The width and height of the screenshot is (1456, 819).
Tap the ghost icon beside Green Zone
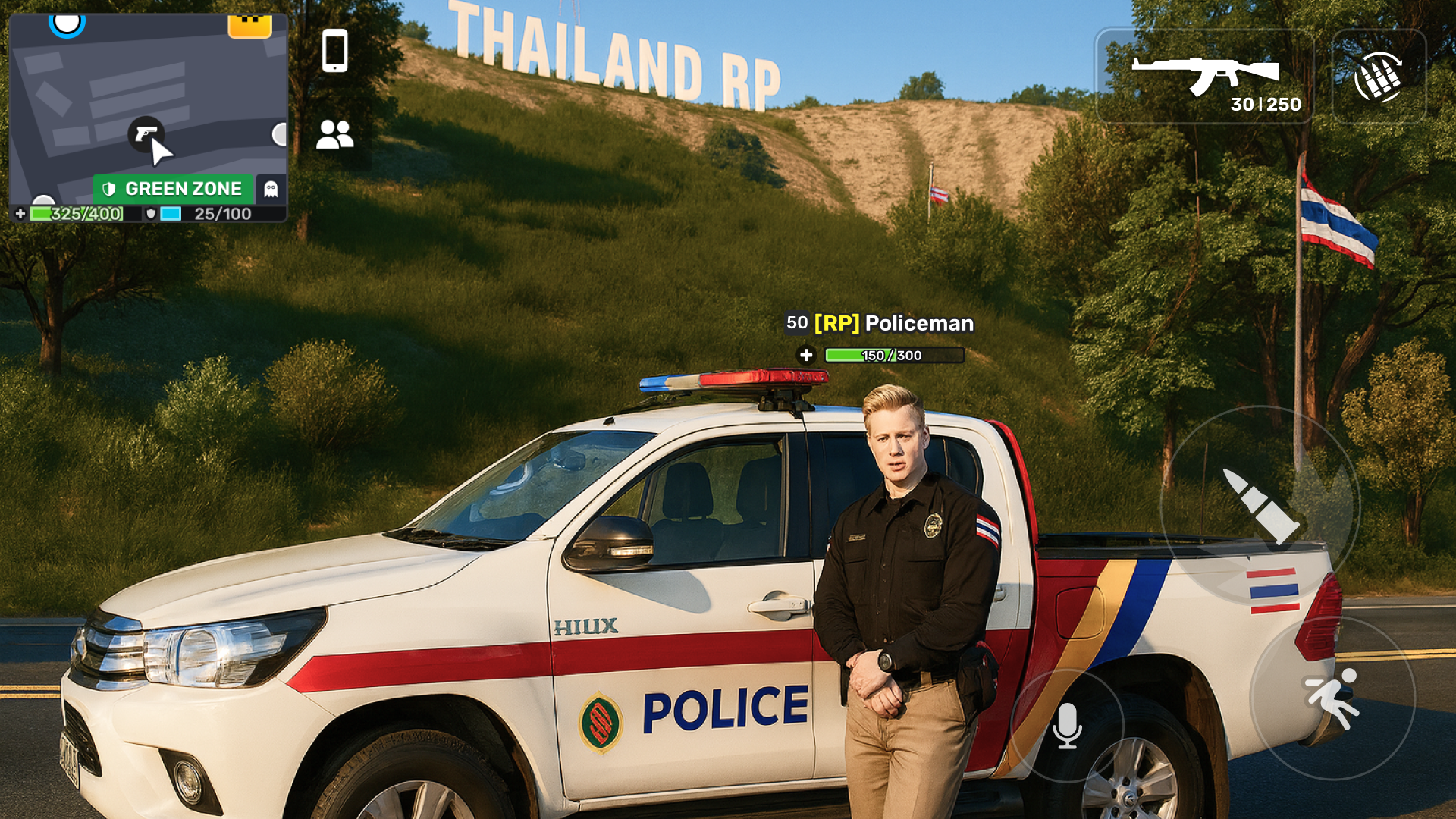tap(271, 189)
